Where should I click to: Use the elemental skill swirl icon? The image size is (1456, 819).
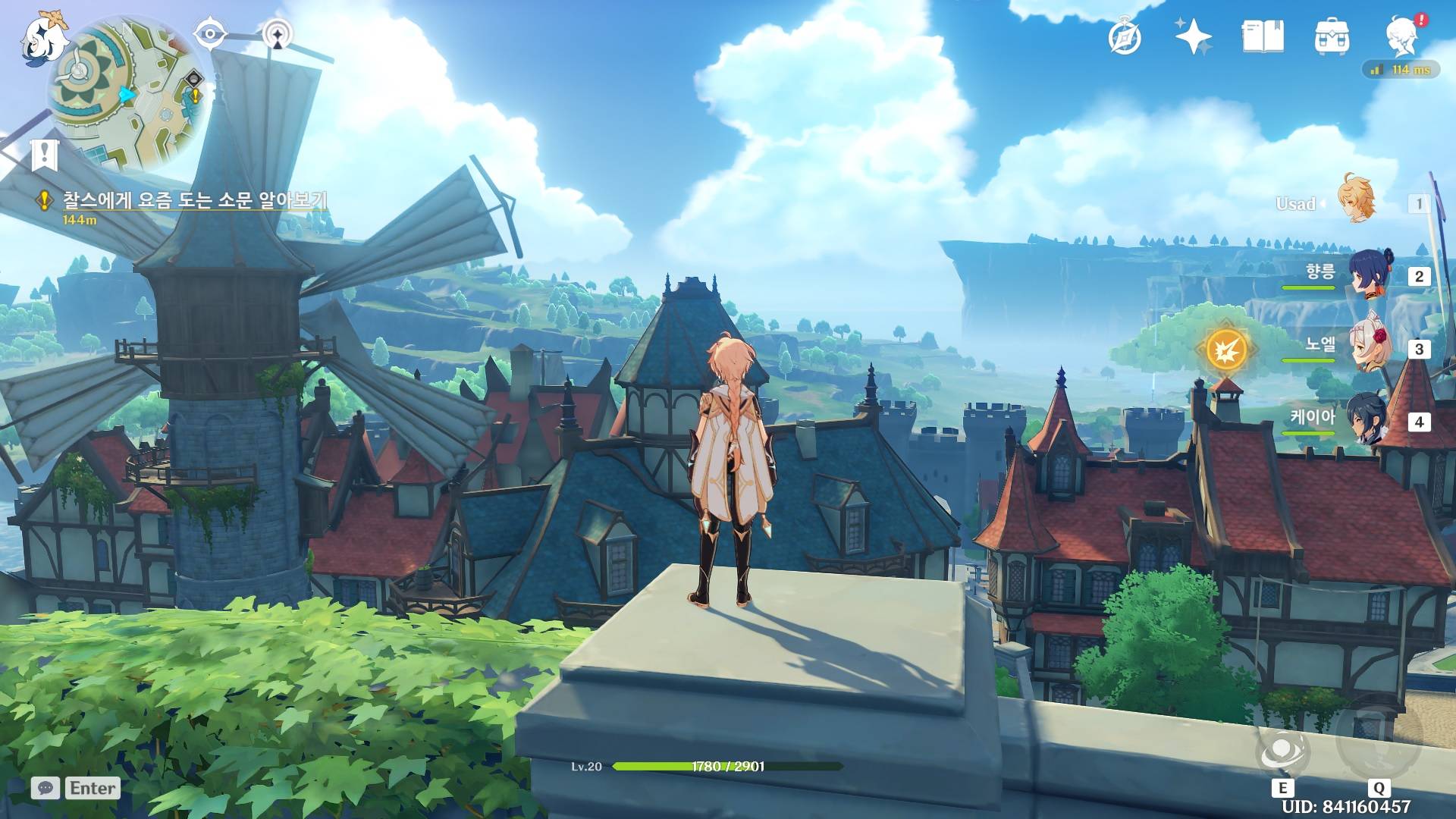1282,752
